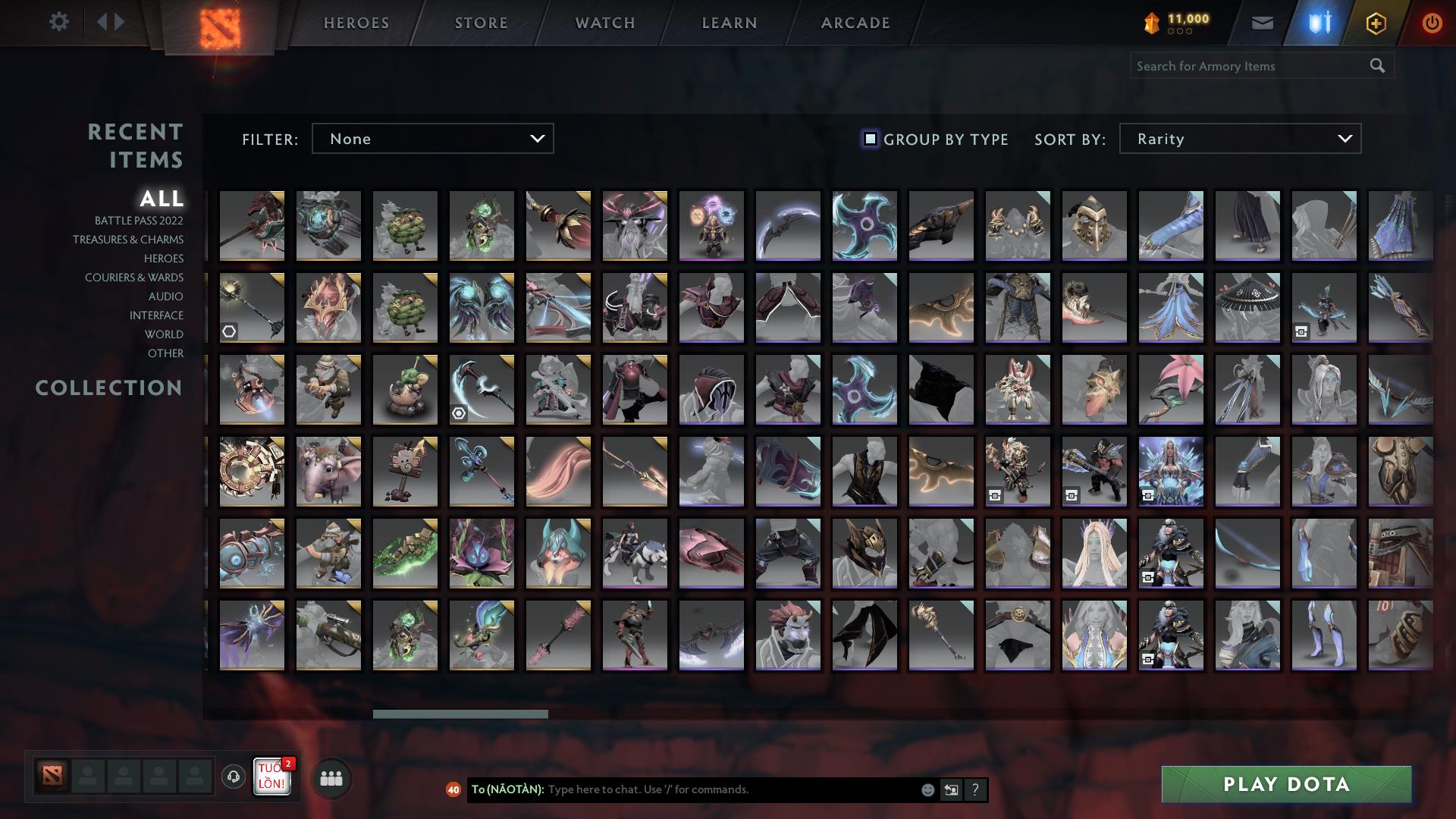Click the headset icon next to party slots
The width and height of the screenshot is (1456, 819).
(233, 777)
